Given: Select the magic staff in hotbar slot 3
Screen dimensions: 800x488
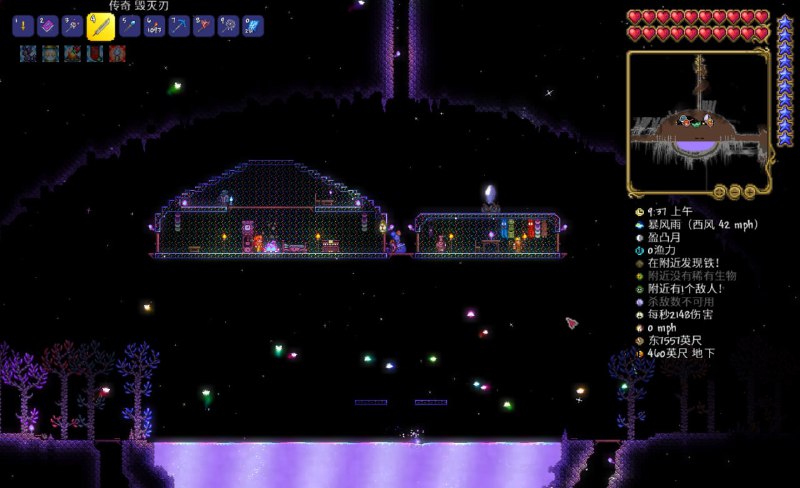Looking at the screenshot, I should (73, 27).
